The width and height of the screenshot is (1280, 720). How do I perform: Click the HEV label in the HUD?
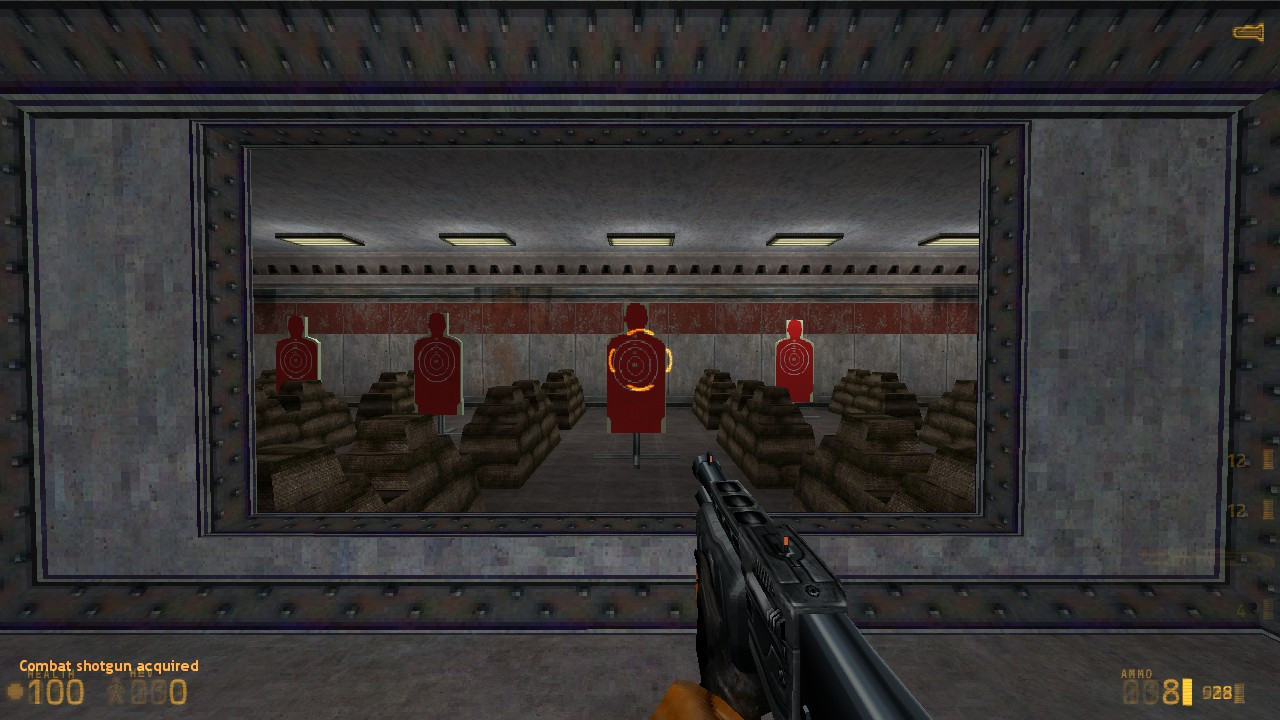click(x=139, y=674)
